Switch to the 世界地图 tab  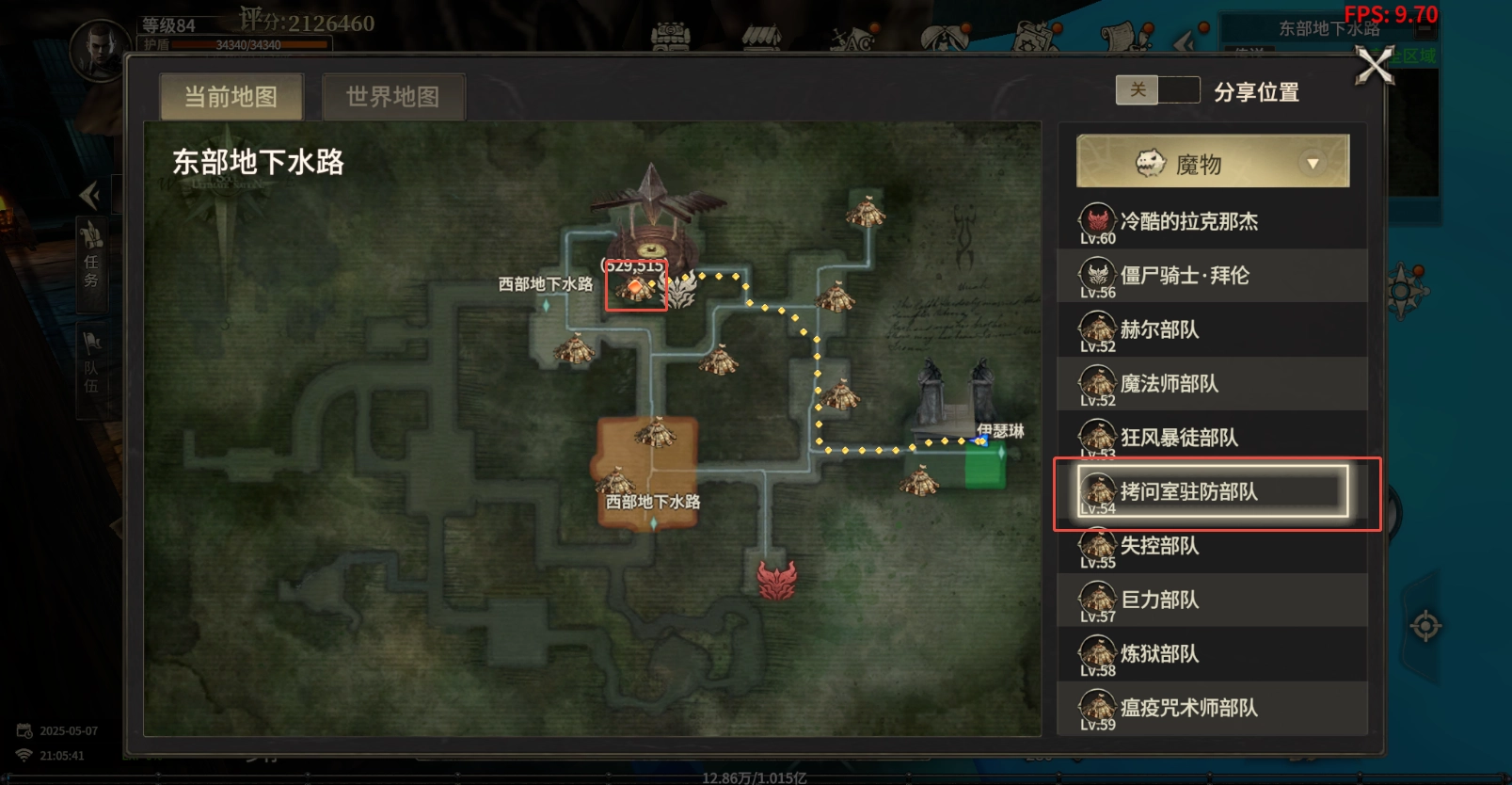point(393,96)
